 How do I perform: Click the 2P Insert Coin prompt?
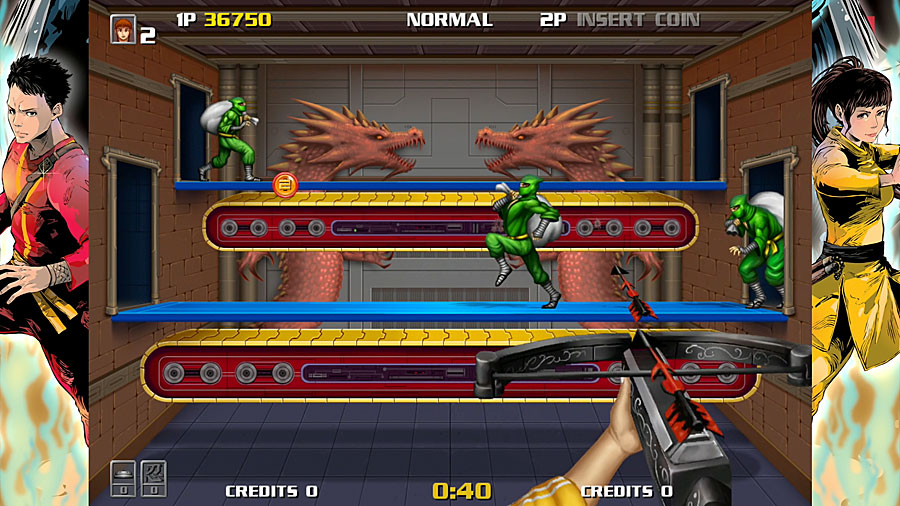click(x=619, y=20)
